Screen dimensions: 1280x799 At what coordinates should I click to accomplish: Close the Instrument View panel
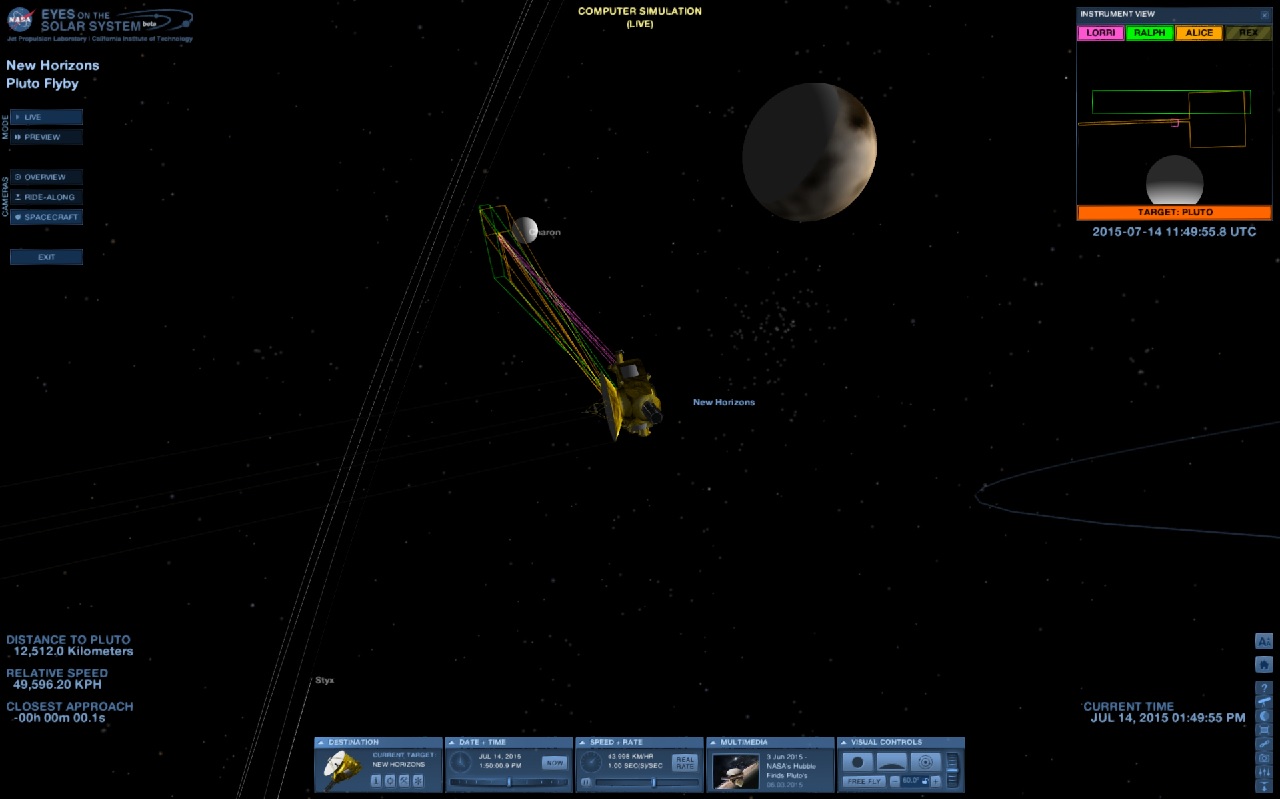tap(1265, 15)
